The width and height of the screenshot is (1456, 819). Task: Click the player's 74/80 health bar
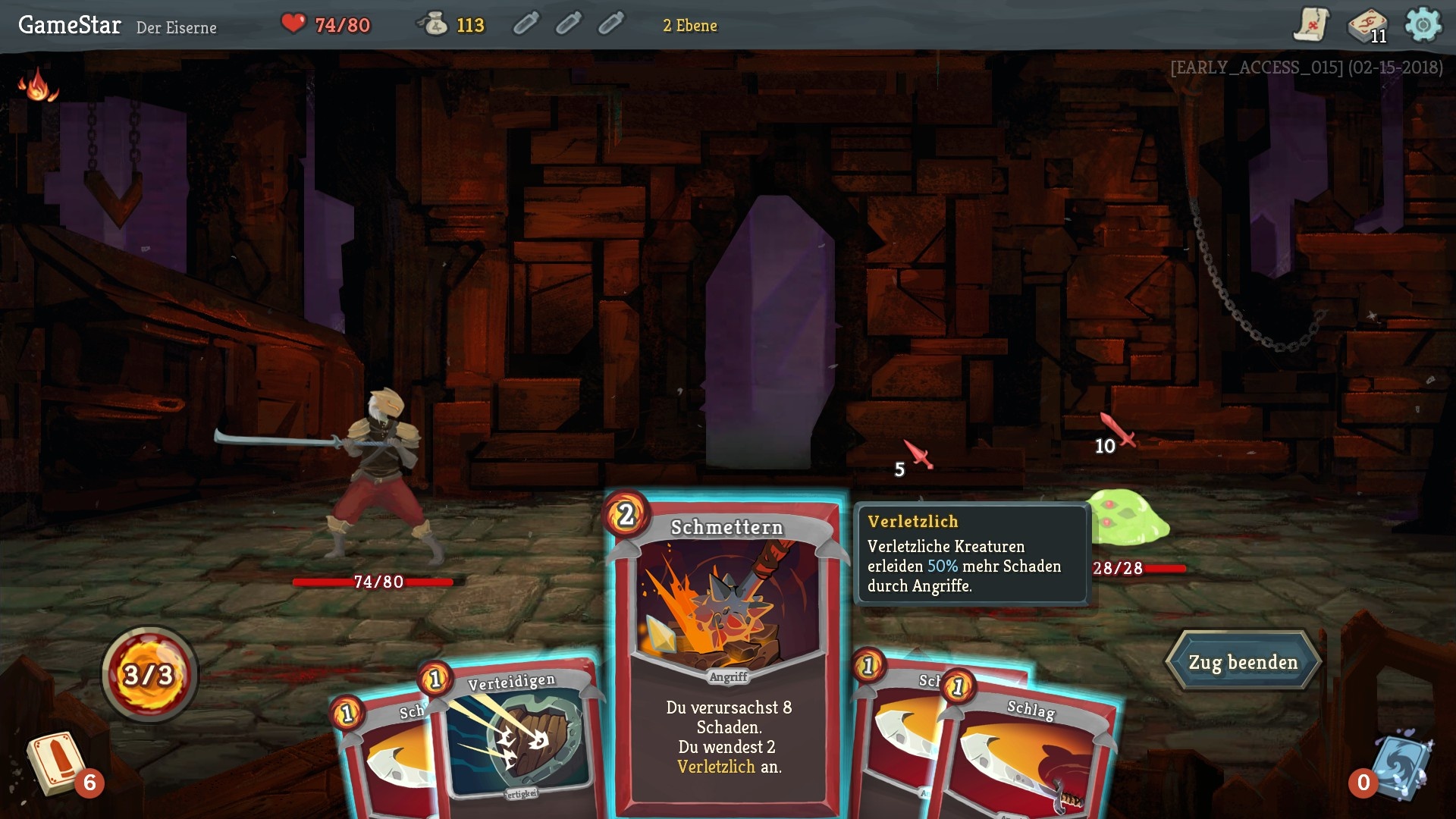click(x=377, y=583)
